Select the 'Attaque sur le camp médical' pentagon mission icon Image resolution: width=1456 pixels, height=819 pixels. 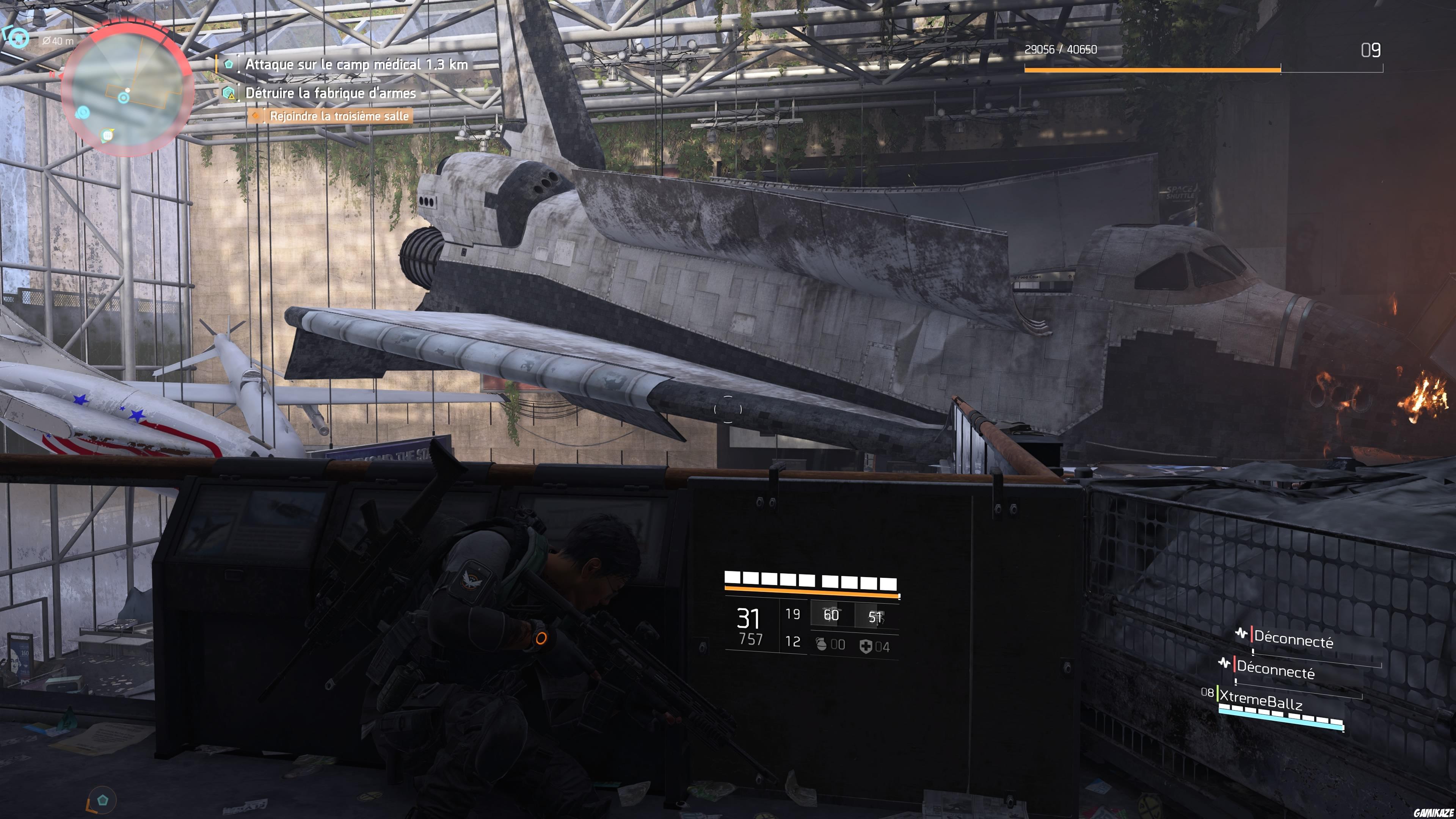point(229,65)
